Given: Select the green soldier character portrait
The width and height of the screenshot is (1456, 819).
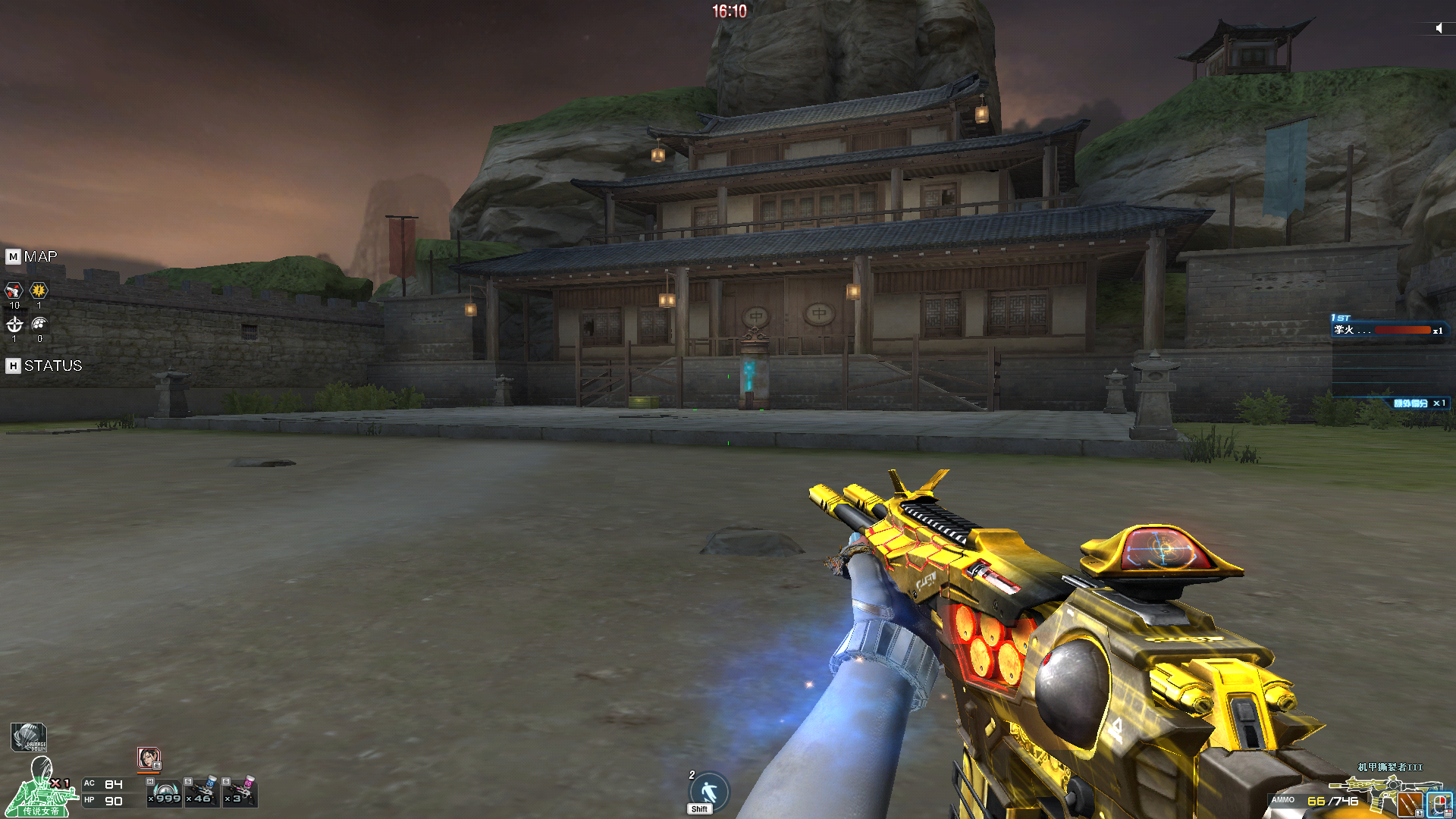Looking at the screenshot, I should (x=41, y=789).
